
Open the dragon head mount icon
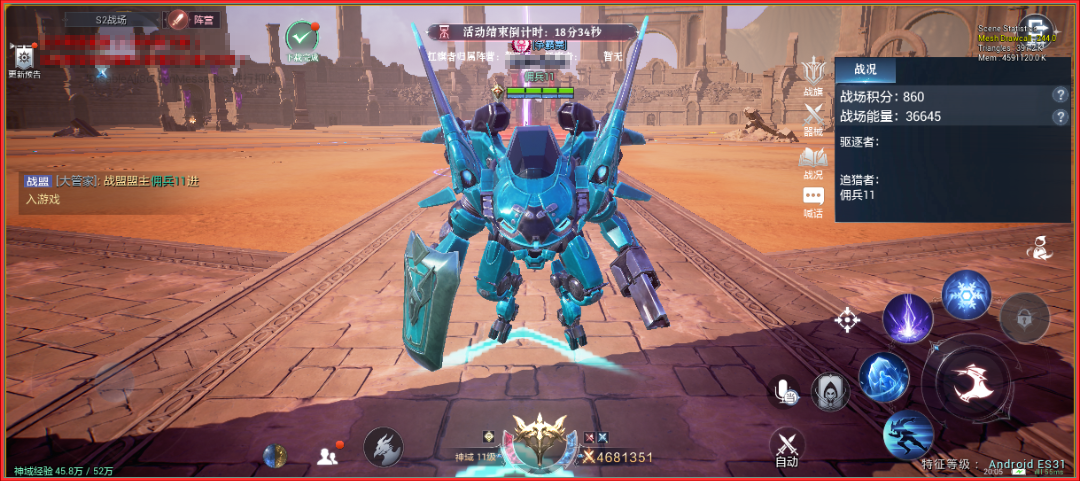(x=383, y=447)
